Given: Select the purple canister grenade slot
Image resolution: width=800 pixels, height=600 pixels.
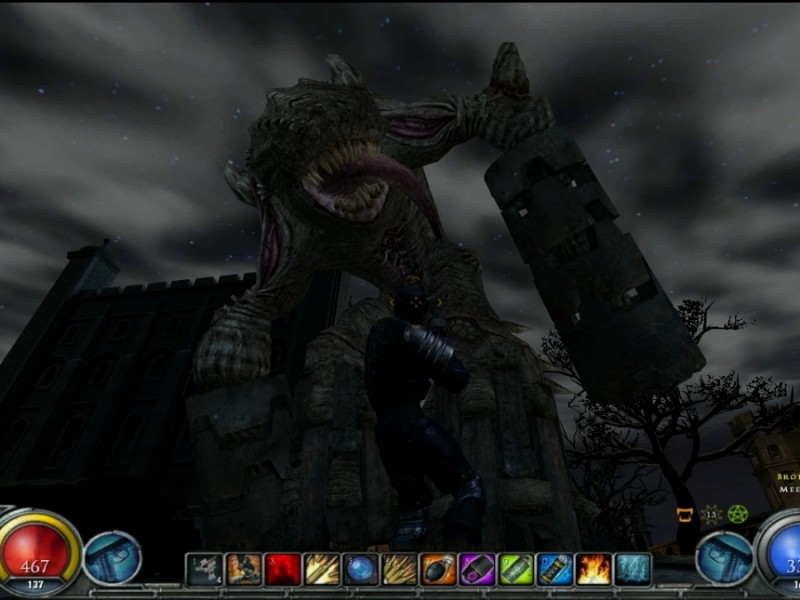Looking at the screenshot, I should pos(477,569).
